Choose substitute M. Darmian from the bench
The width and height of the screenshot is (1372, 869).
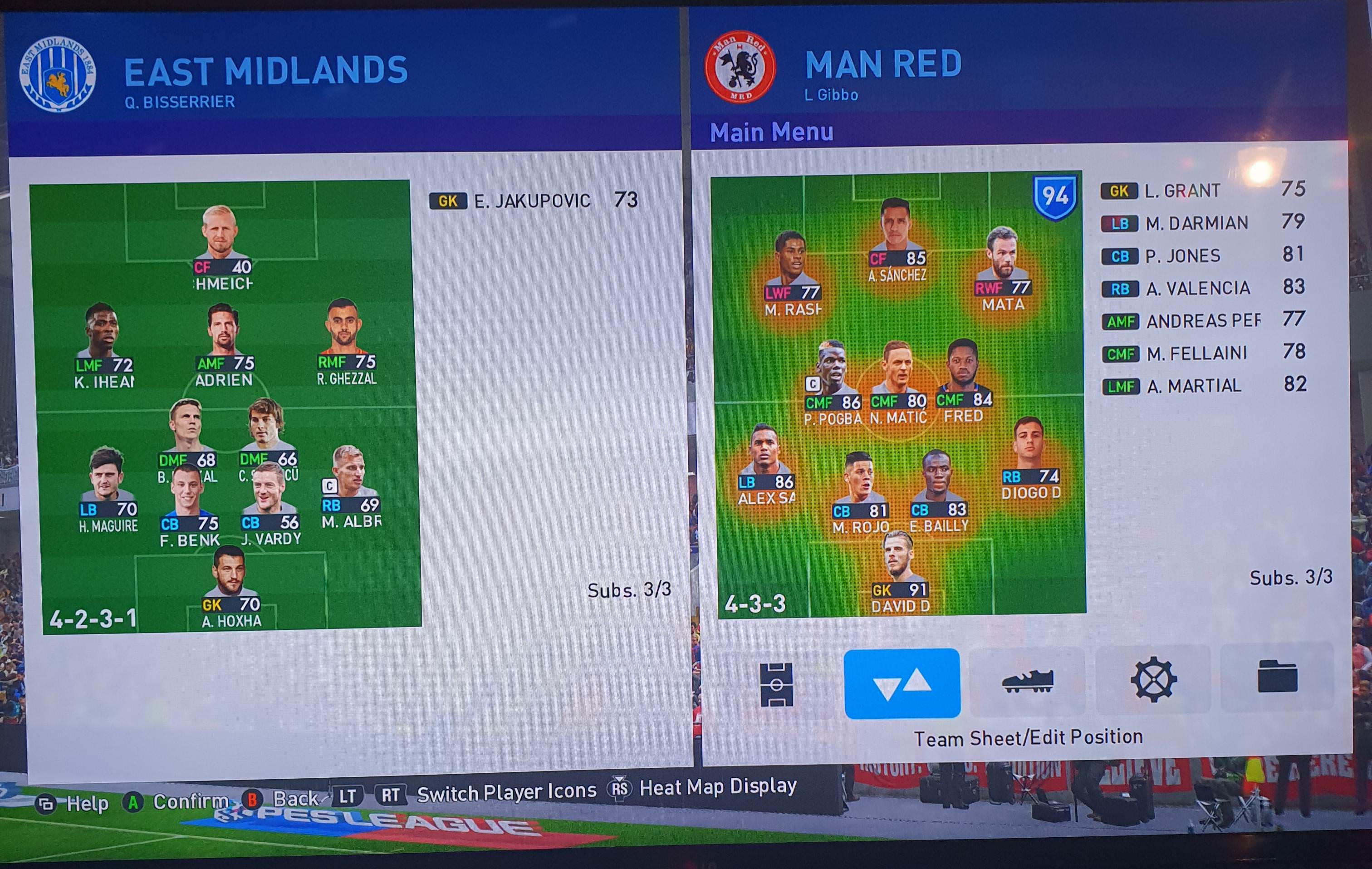click(x=1202, y=223)
